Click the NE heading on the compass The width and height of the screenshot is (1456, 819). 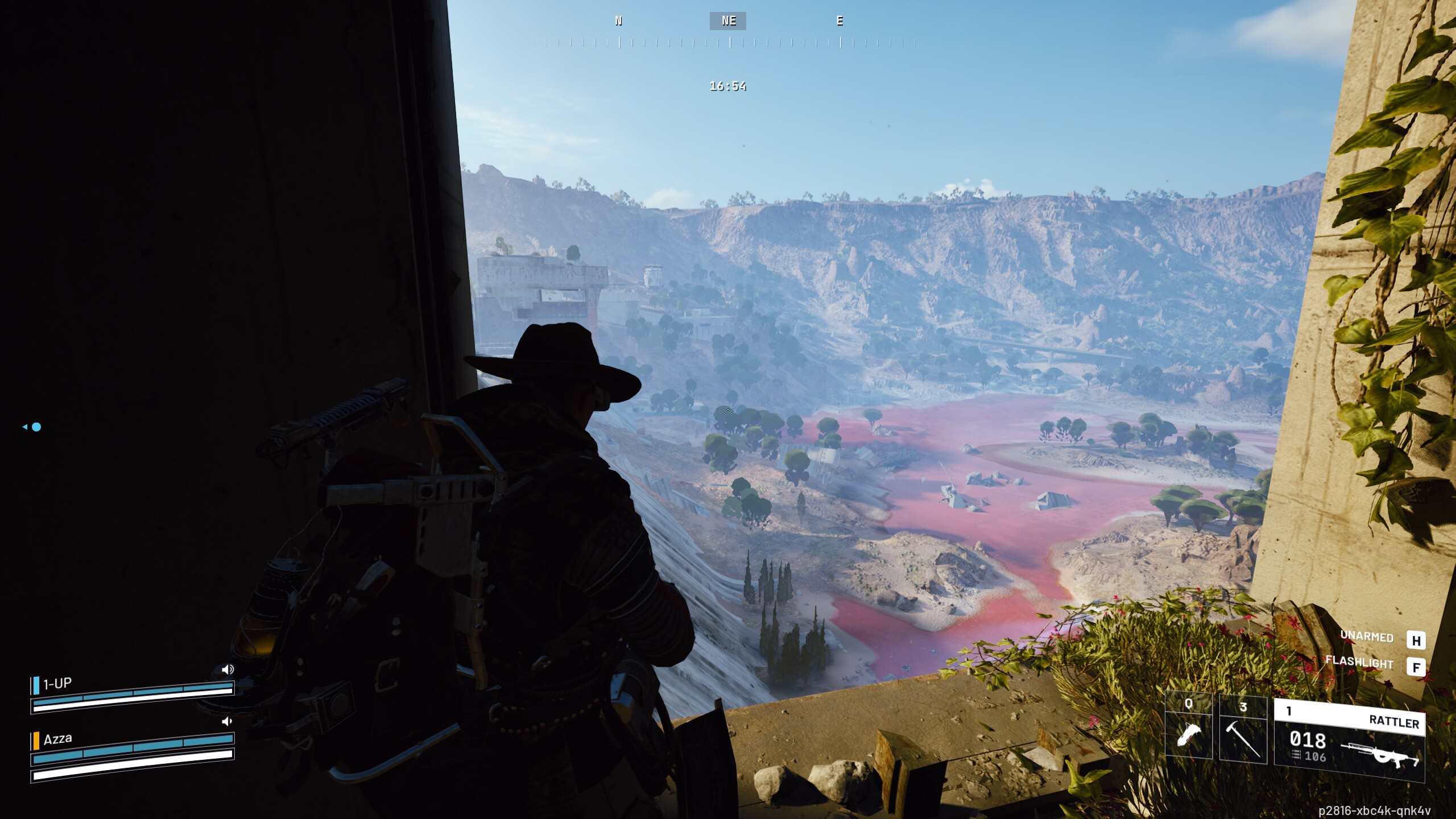(x=727, y=21)
